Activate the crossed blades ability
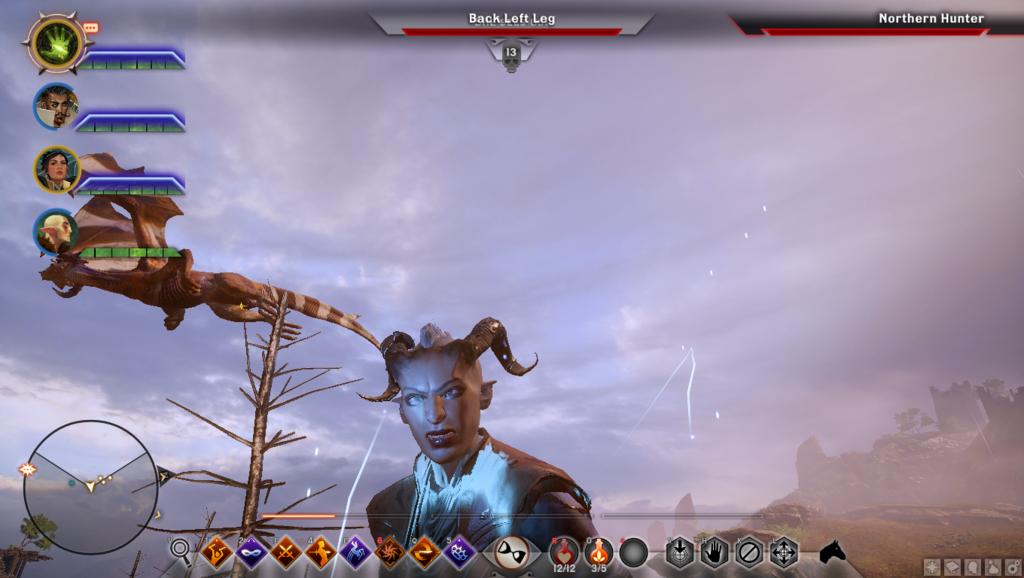The height and width of the screenshot is (578, 1024). coord(286,551)
